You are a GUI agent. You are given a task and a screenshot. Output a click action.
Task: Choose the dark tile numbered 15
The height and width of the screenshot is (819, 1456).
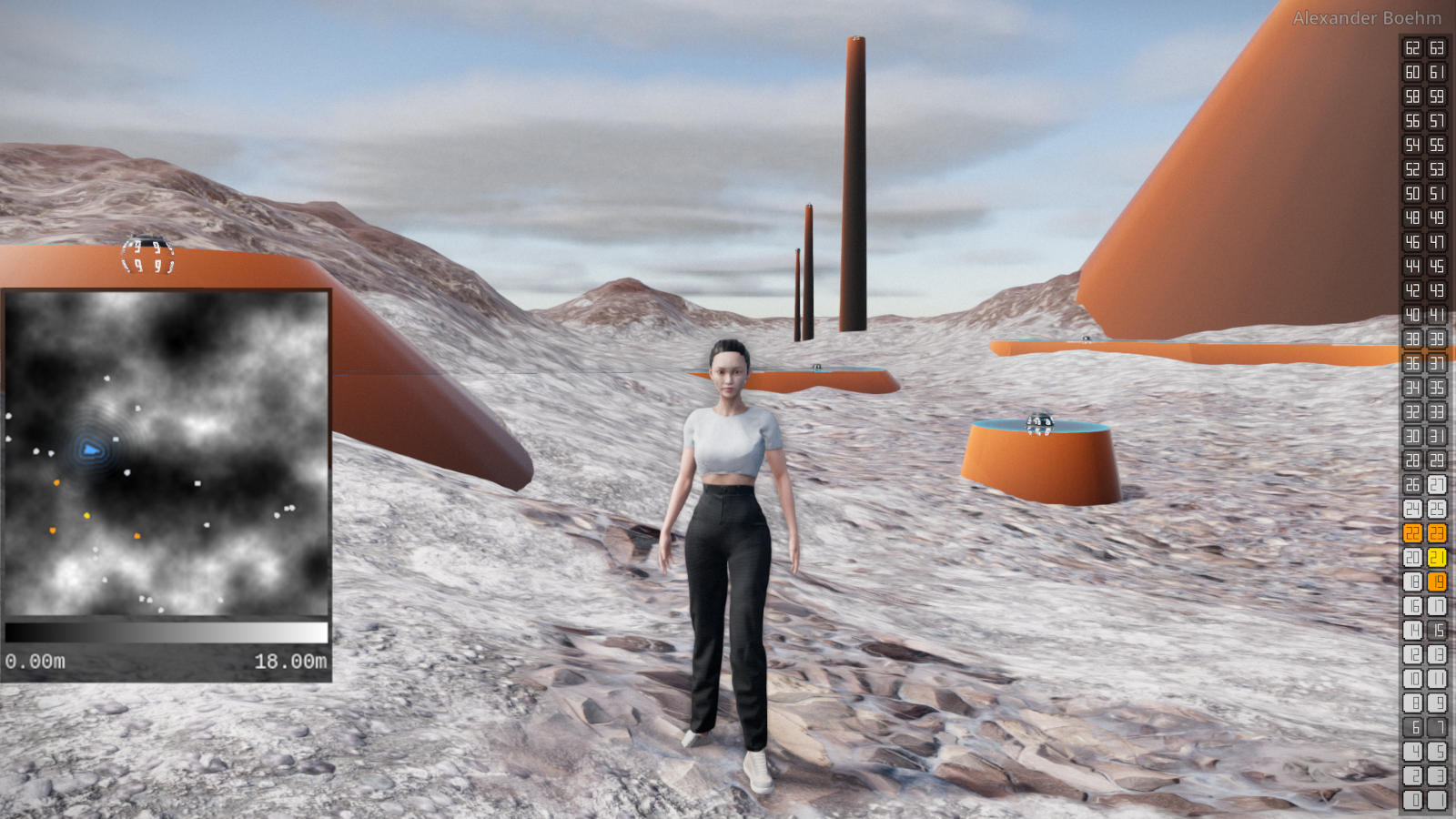pos(1437,630)
